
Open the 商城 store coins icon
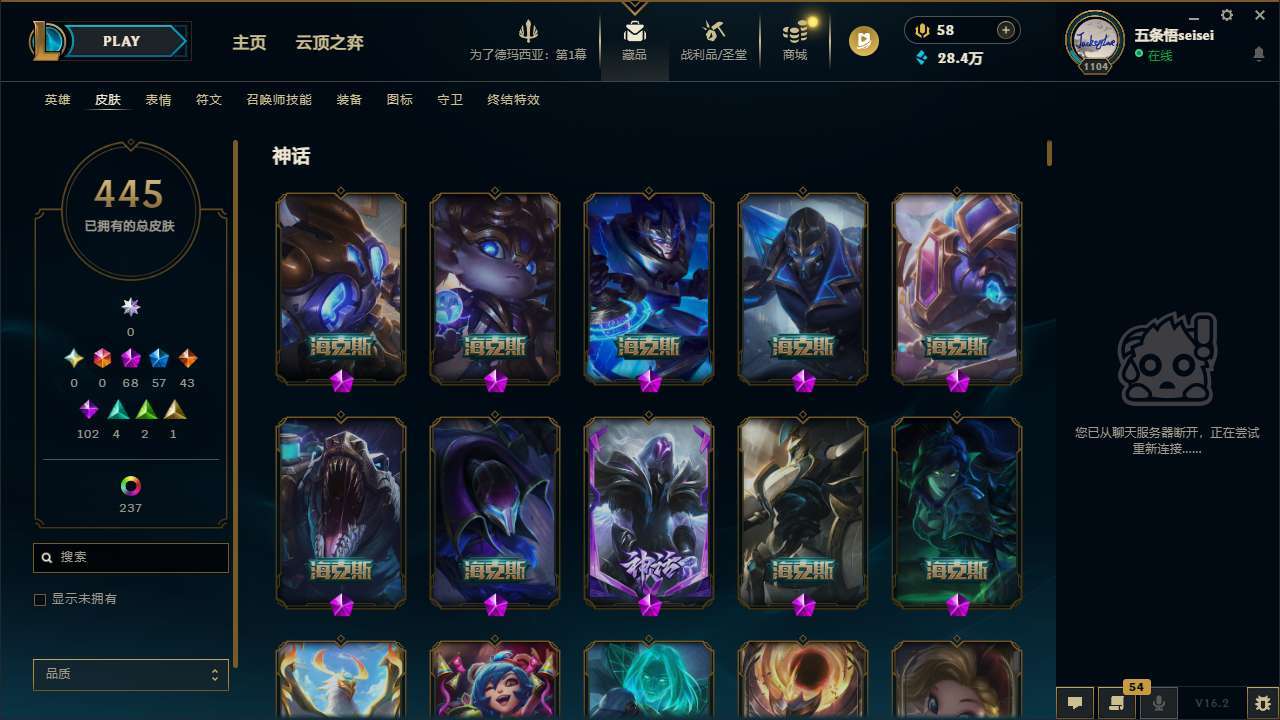pos(795,33)
